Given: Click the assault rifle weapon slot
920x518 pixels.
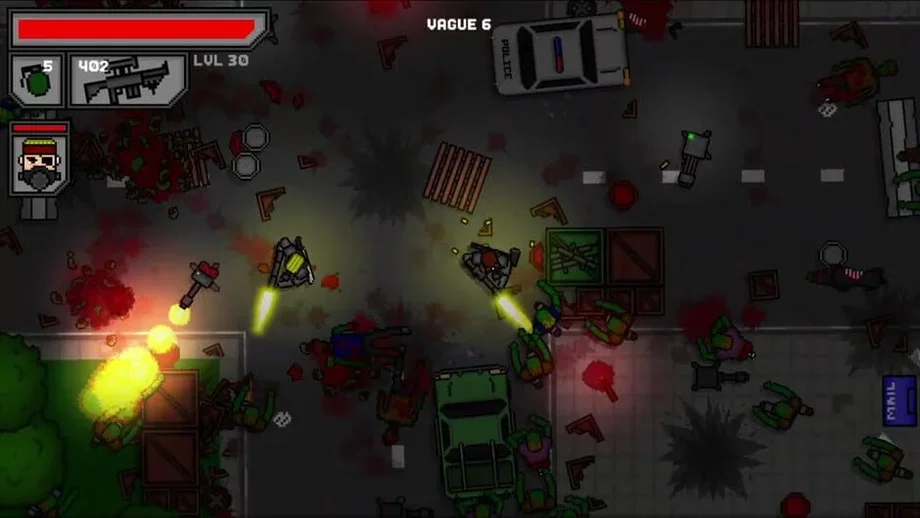Looking at the screenshot, I should coord(126,80).
